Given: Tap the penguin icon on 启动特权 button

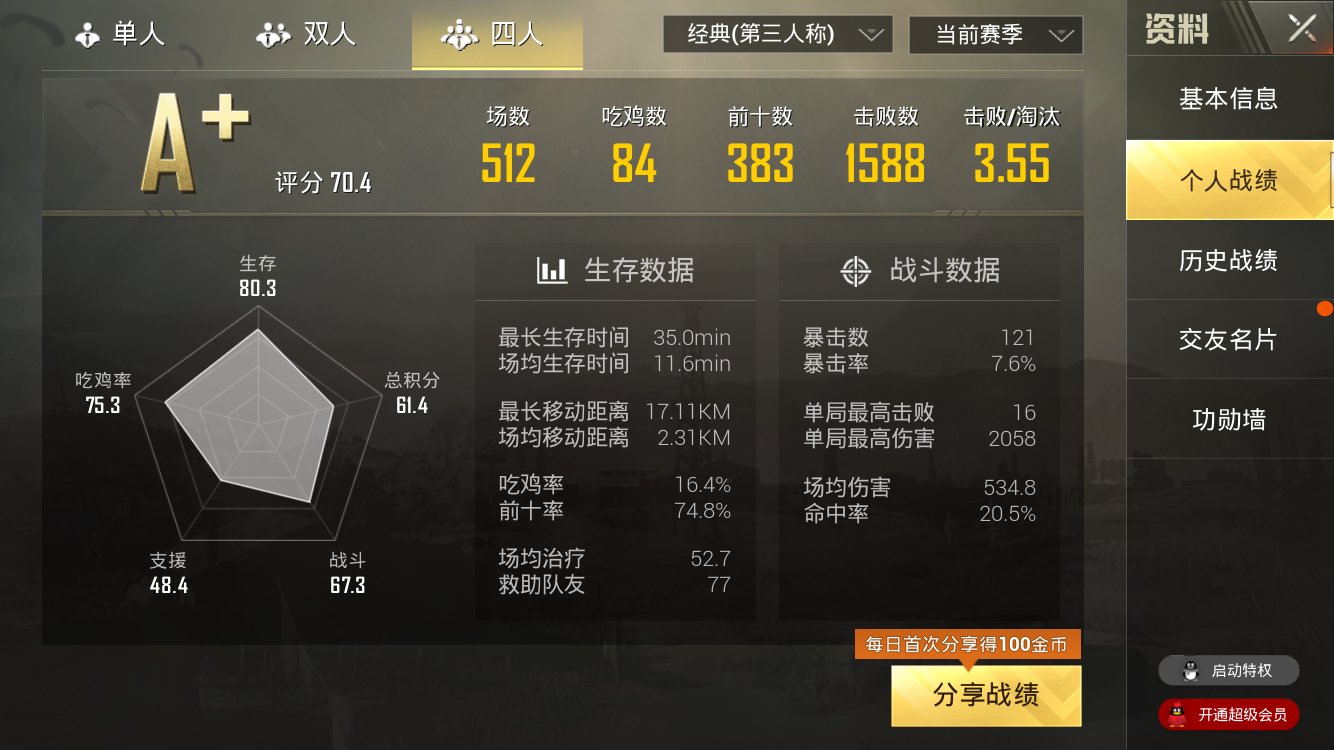Looking at the screenshot, I should (1190, 671).
